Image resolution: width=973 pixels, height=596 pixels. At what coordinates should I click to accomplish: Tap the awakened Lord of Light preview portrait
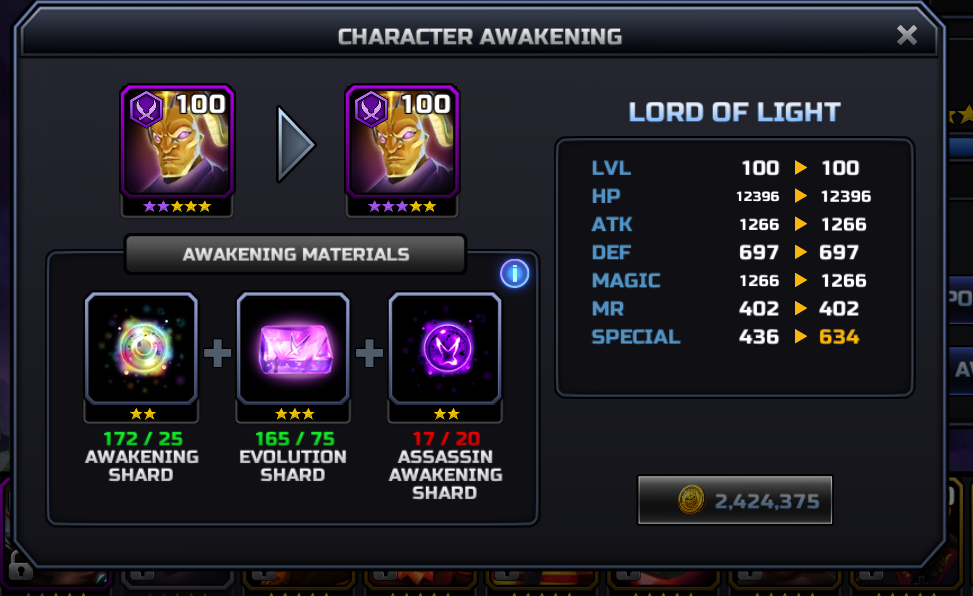tap(402, 141)
